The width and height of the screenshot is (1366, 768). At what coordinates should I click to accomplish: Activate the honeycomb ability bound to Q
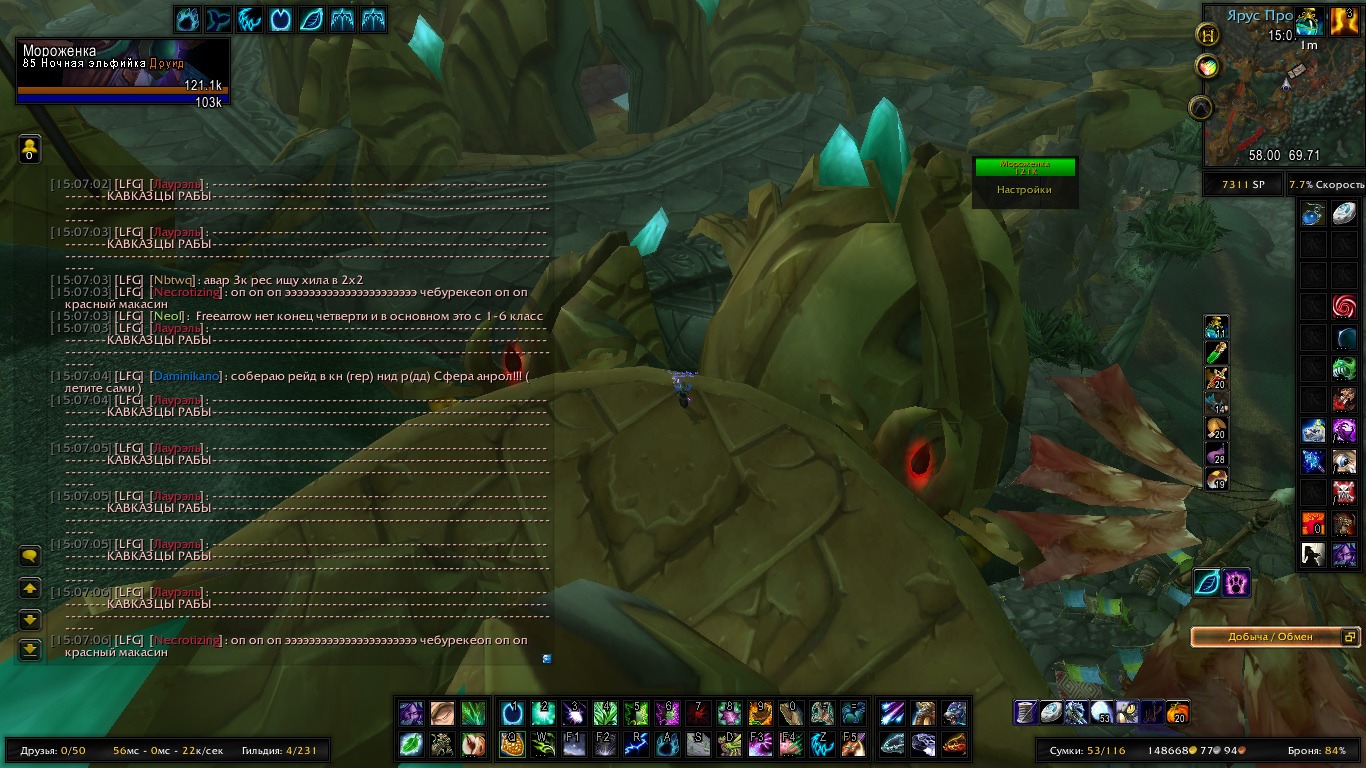pos(512,744)
